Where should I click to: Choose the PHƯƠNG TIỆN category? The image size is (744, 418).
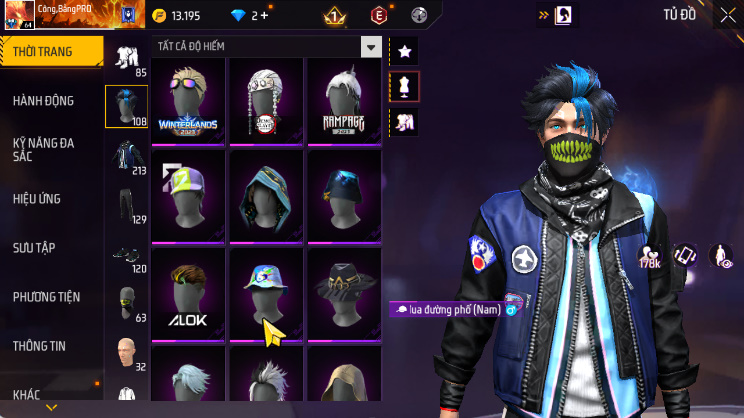(x=46, y=297)
